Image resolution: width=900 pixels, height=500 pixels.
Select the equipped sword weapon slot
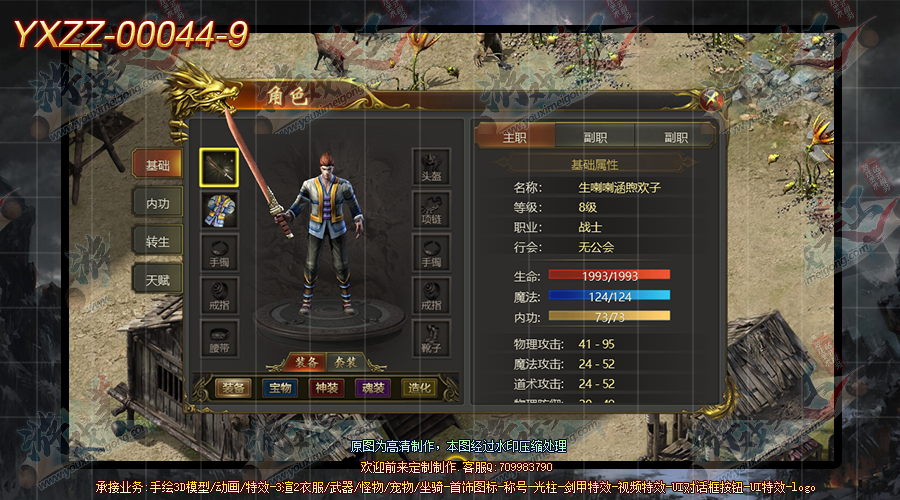[219, 168]
